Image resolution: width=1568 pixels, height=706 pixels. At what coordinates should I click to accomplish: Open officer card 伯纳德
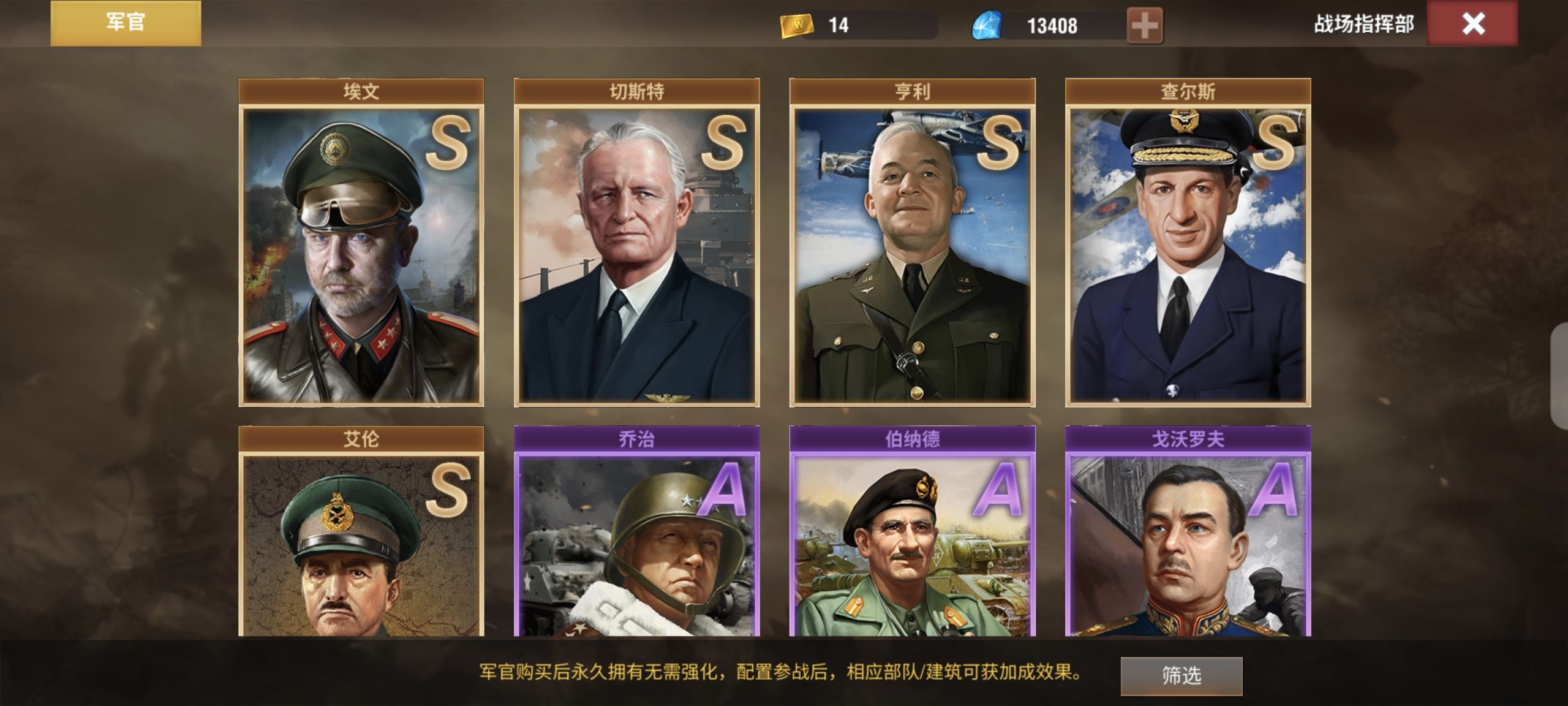coord(912,531)
